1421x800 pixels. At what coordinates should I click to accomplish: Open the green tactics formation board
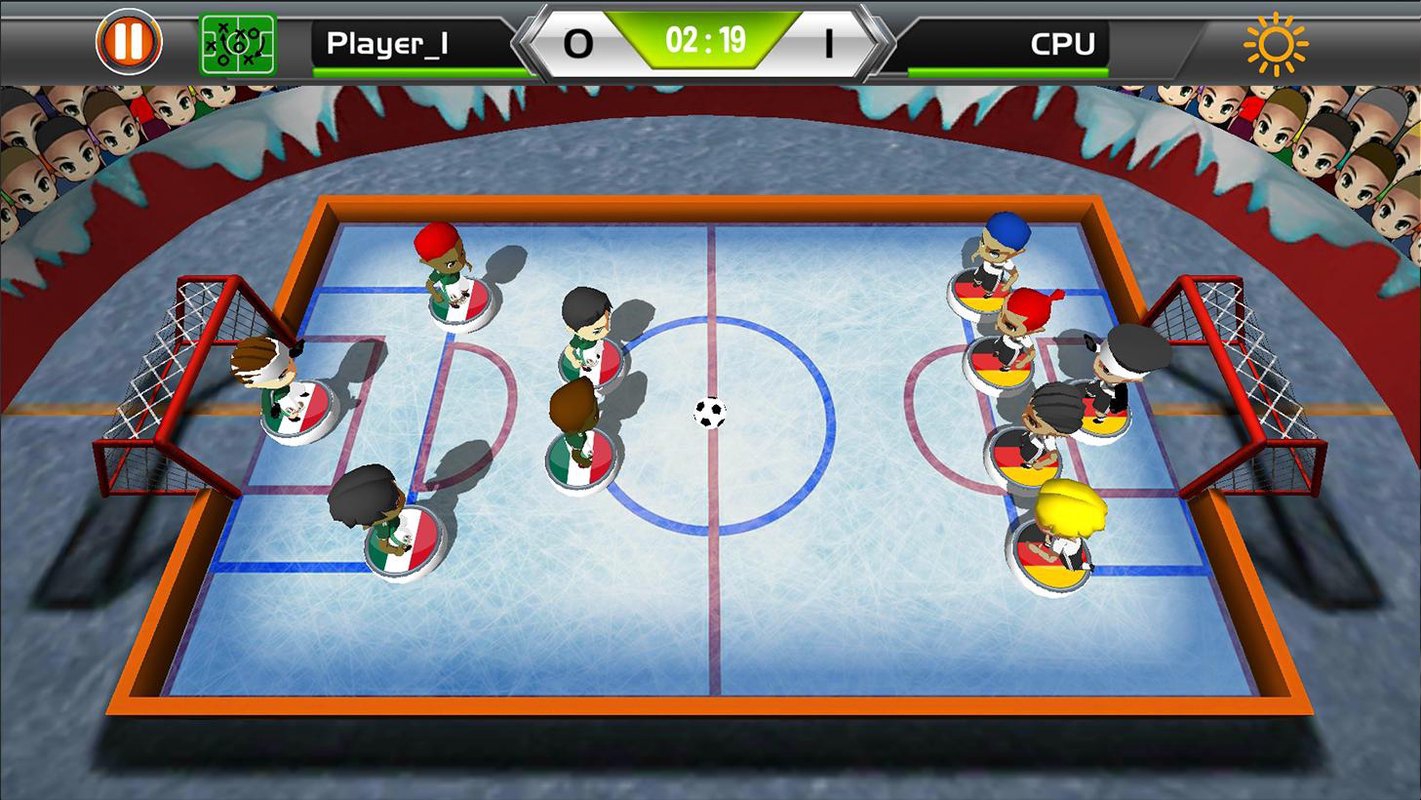[x=238, y=44]
